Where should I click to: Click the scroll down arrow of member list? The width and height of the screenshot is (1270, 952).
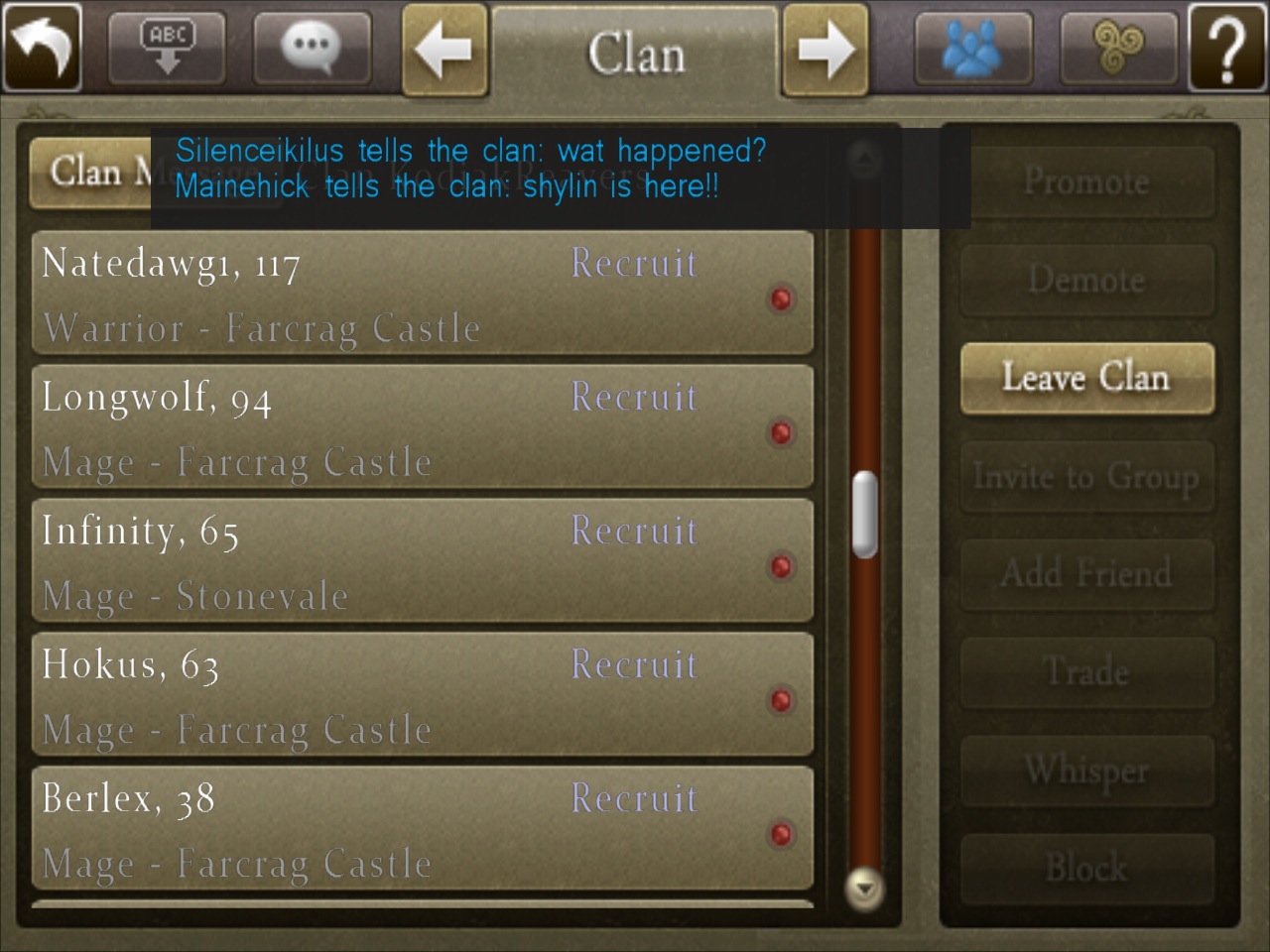865,888
